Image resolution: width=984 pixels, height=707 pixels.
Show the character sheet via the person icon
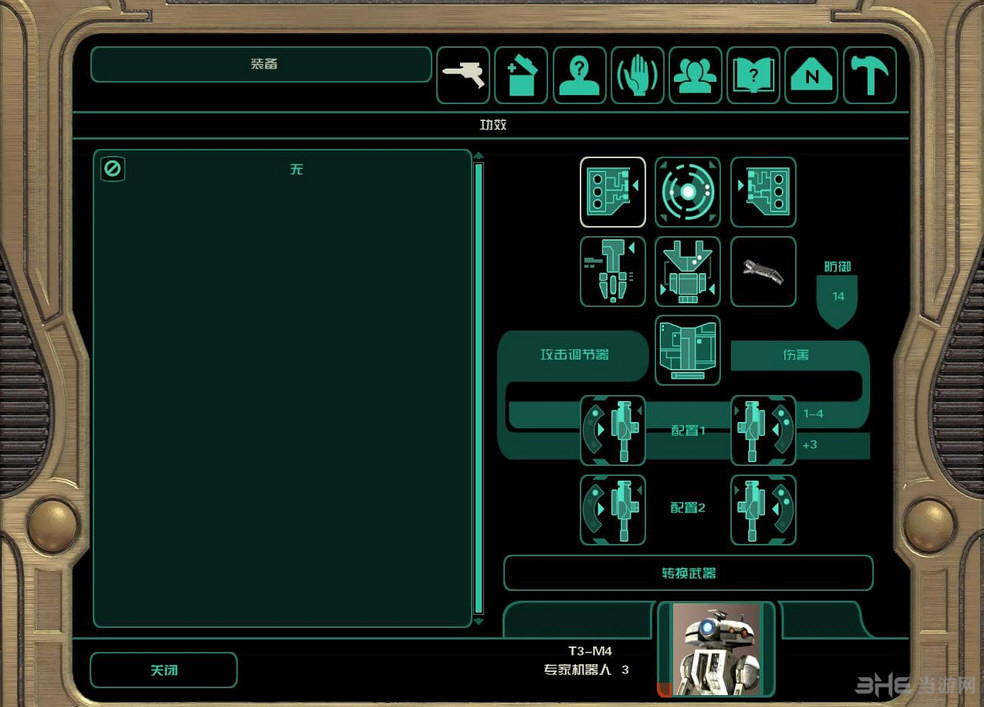[x=579, y=76]
